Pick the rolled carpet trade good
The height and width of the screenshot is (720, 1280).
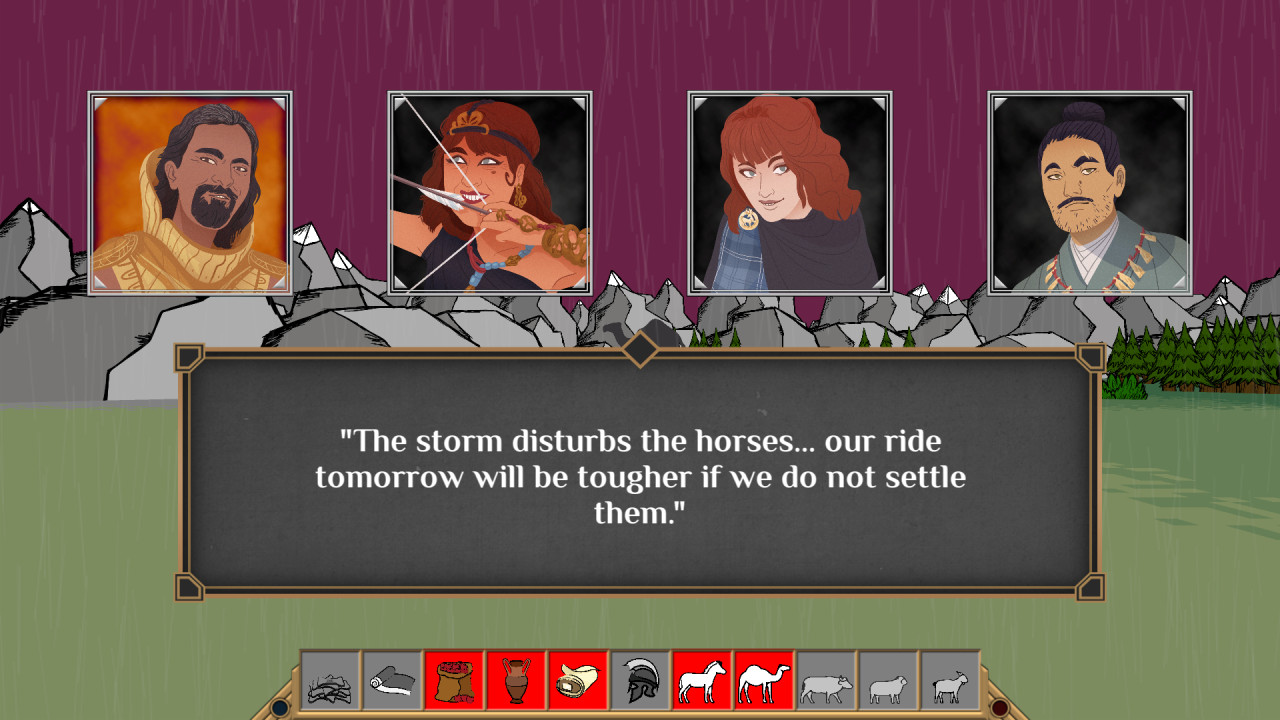(x=578, y=682)
